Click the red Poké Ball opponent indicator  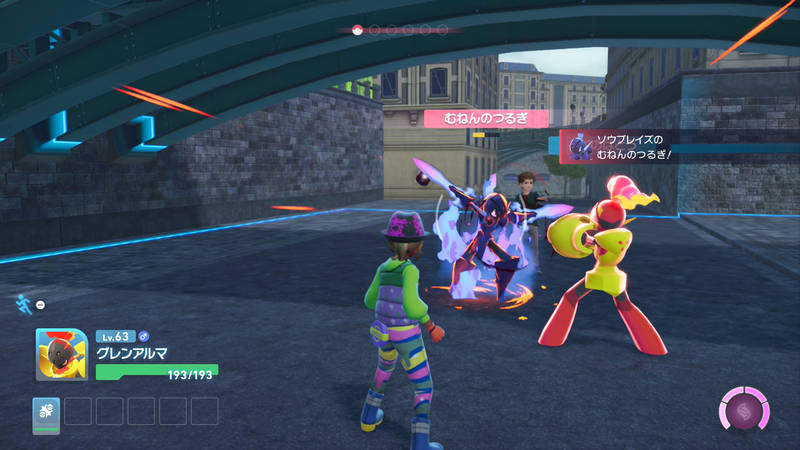click(357, 30)
